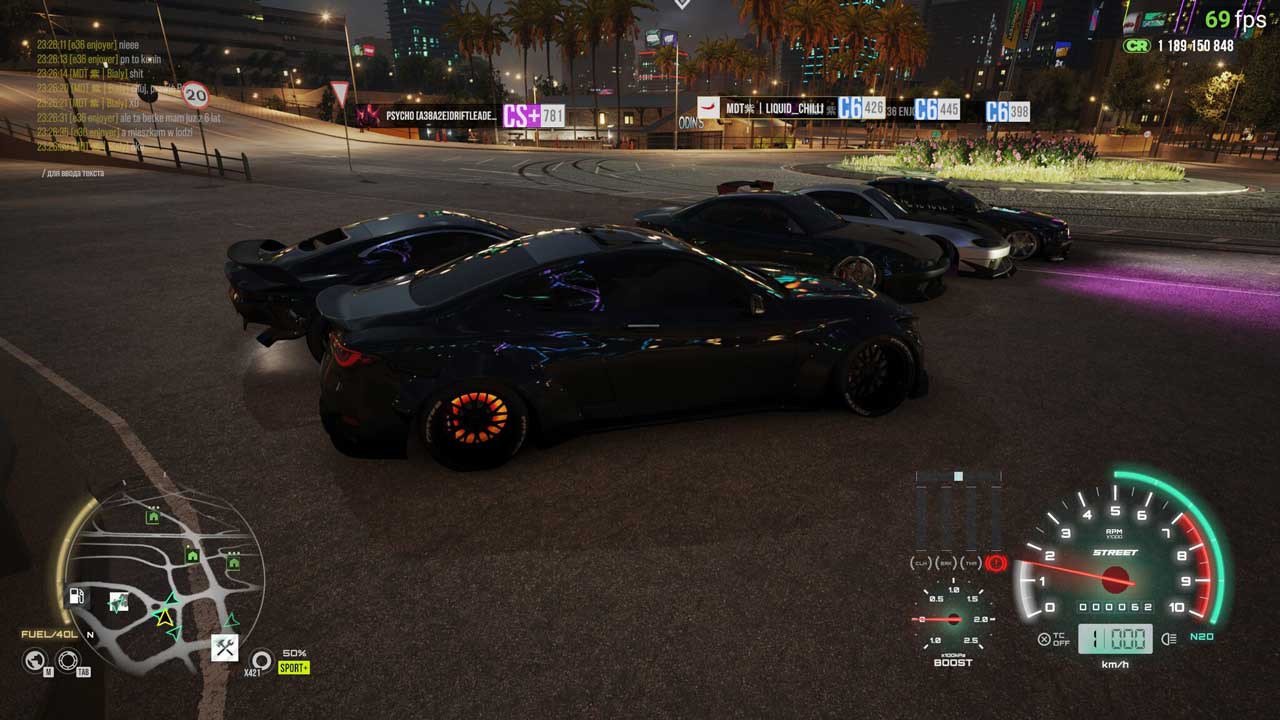Select the gas station marker on minimap
Screen dimensions: 1280x720
click(76, 596)
